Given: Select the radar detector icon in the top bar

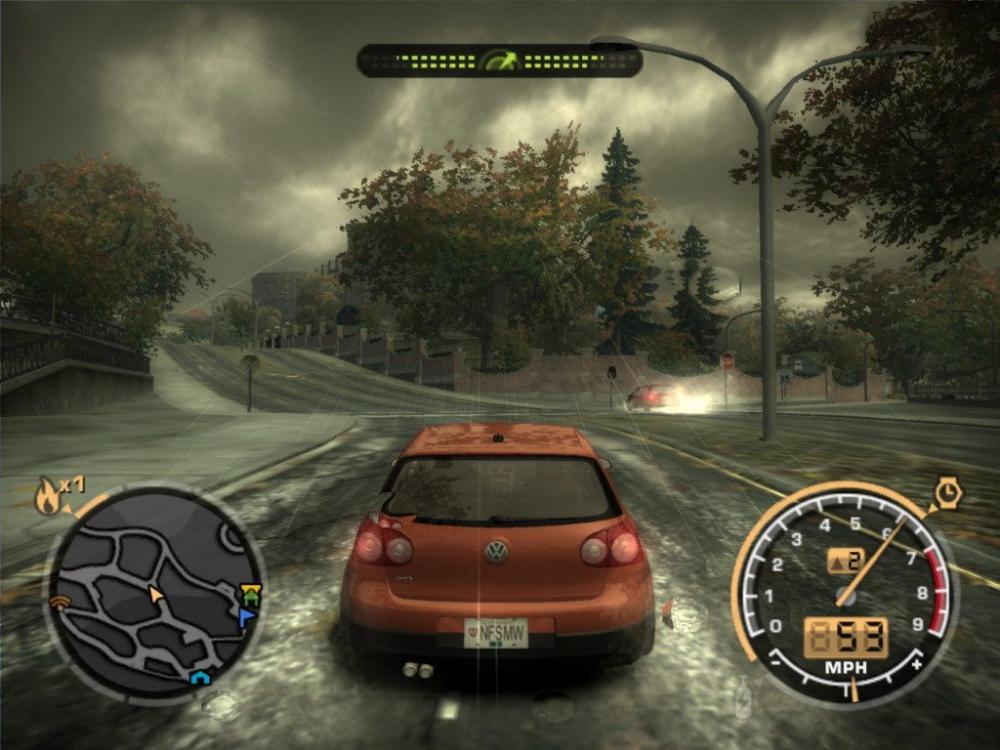Looking at the screenshot, I should pos(499,61).
